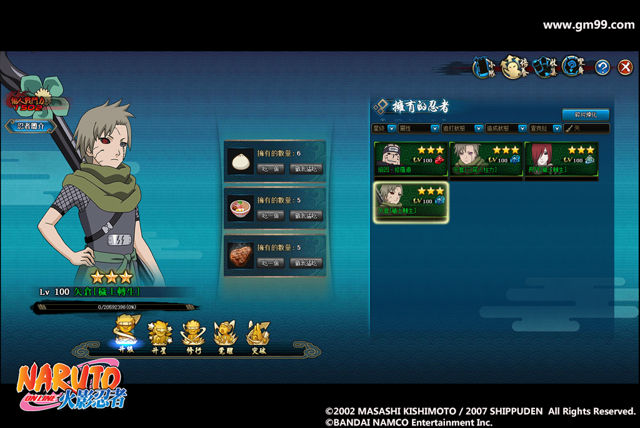Select the masked ninja card with red icon
Viewport: 640px width, 428px height.
coord(408,159)
